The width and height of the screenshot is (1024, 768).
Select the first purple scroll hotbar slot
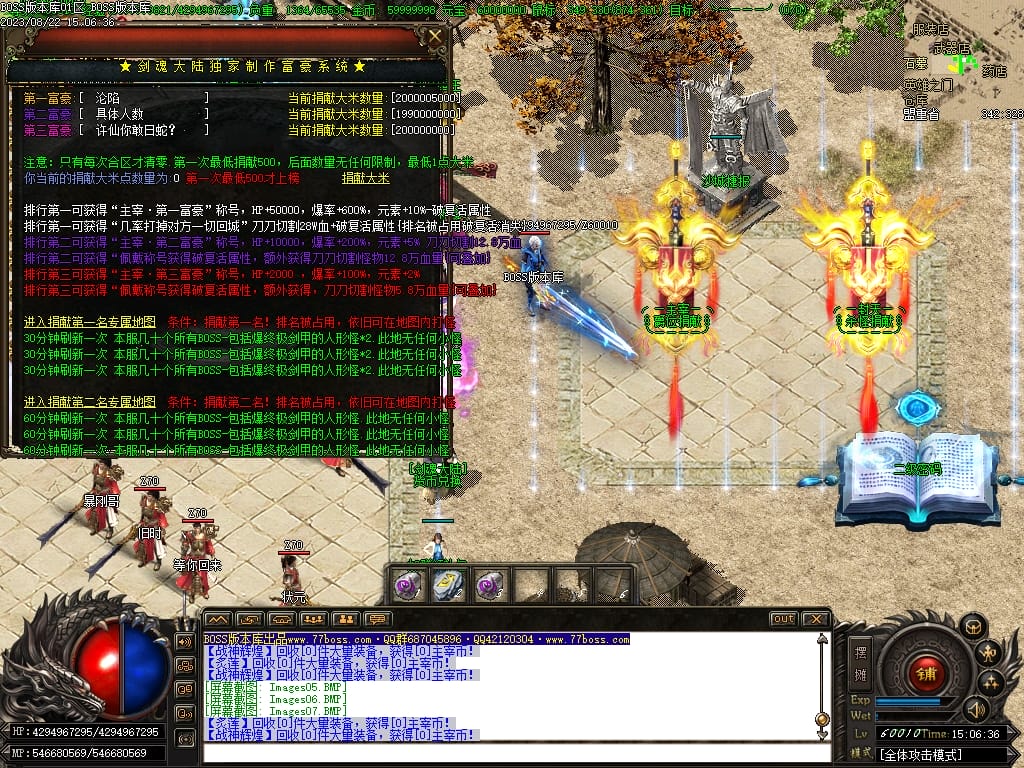(x=407, y=586)
